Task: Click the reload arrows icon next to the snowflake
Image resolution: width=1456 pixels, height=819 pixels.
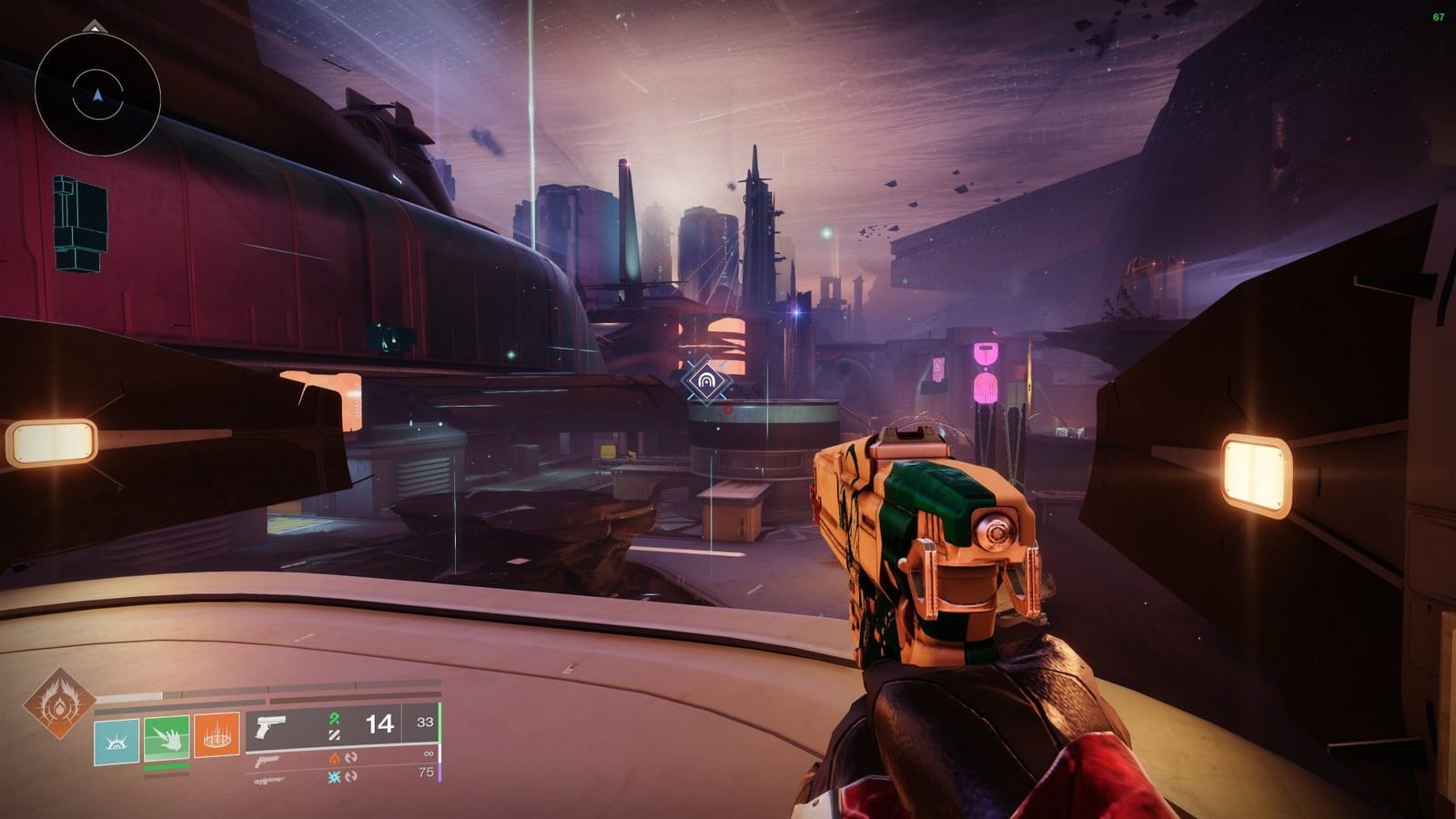Action: [352, 777]
